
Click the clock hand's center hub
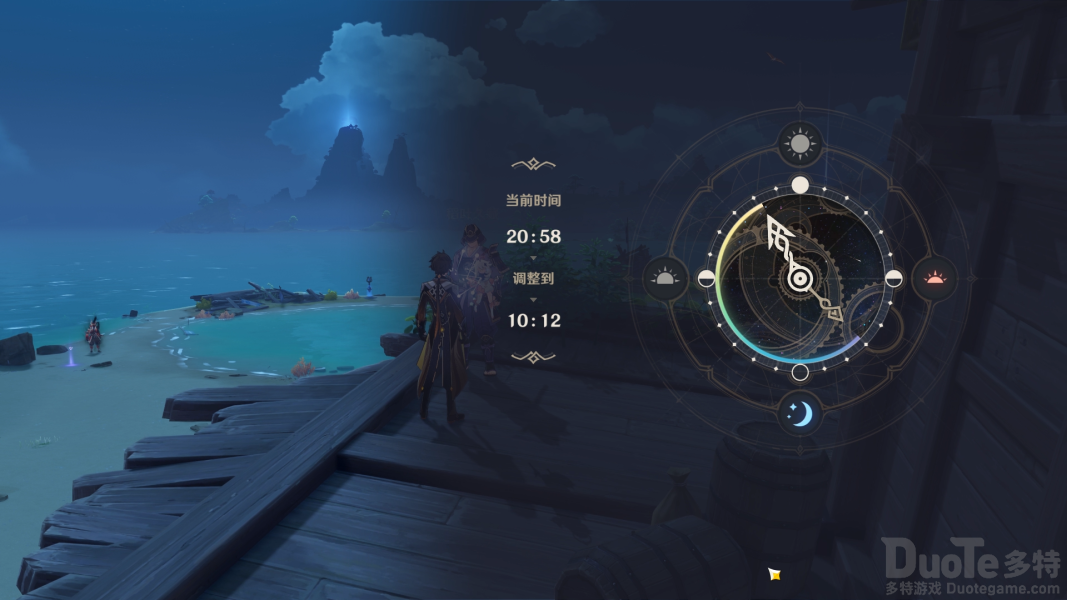pyautogui.click(x=799, y=280)
